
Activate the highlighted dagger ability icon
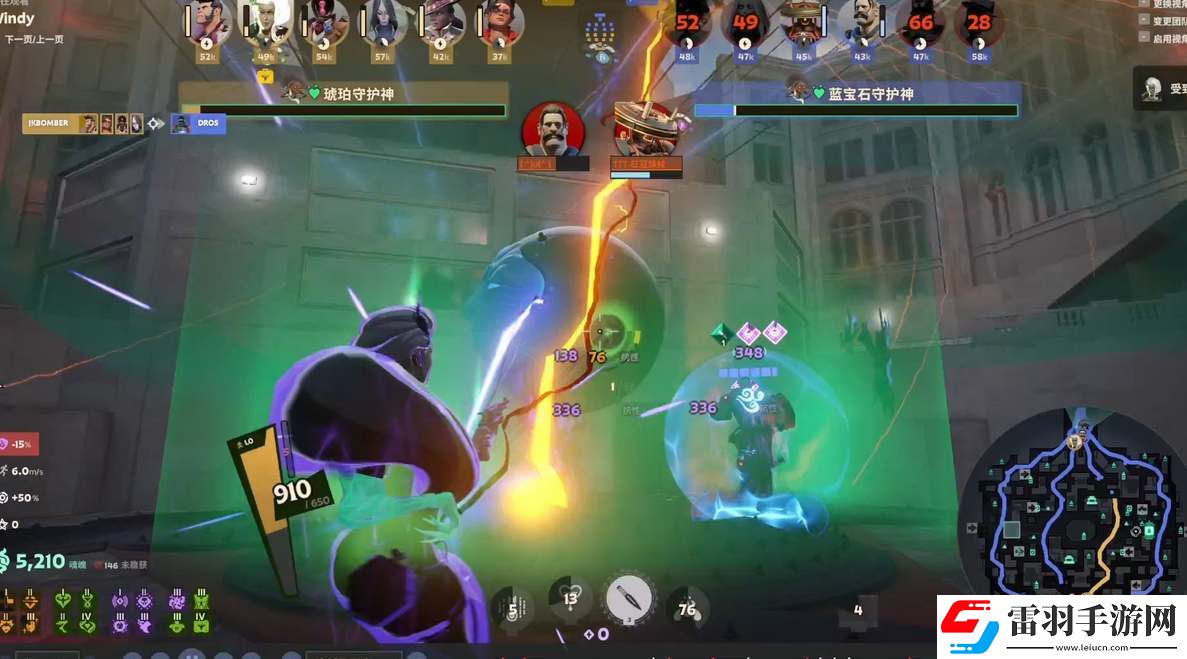tap(629, 600)
